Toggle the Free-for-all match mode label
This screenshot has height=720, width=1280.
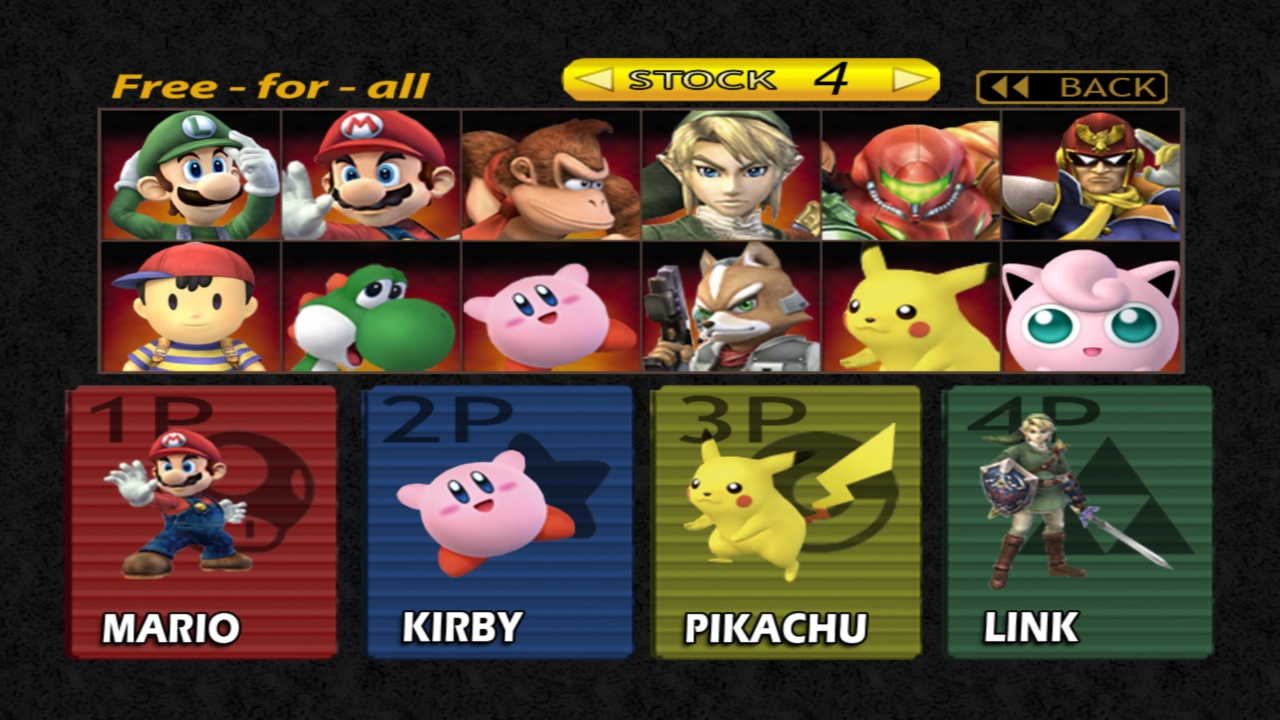(x=270, y=87)
